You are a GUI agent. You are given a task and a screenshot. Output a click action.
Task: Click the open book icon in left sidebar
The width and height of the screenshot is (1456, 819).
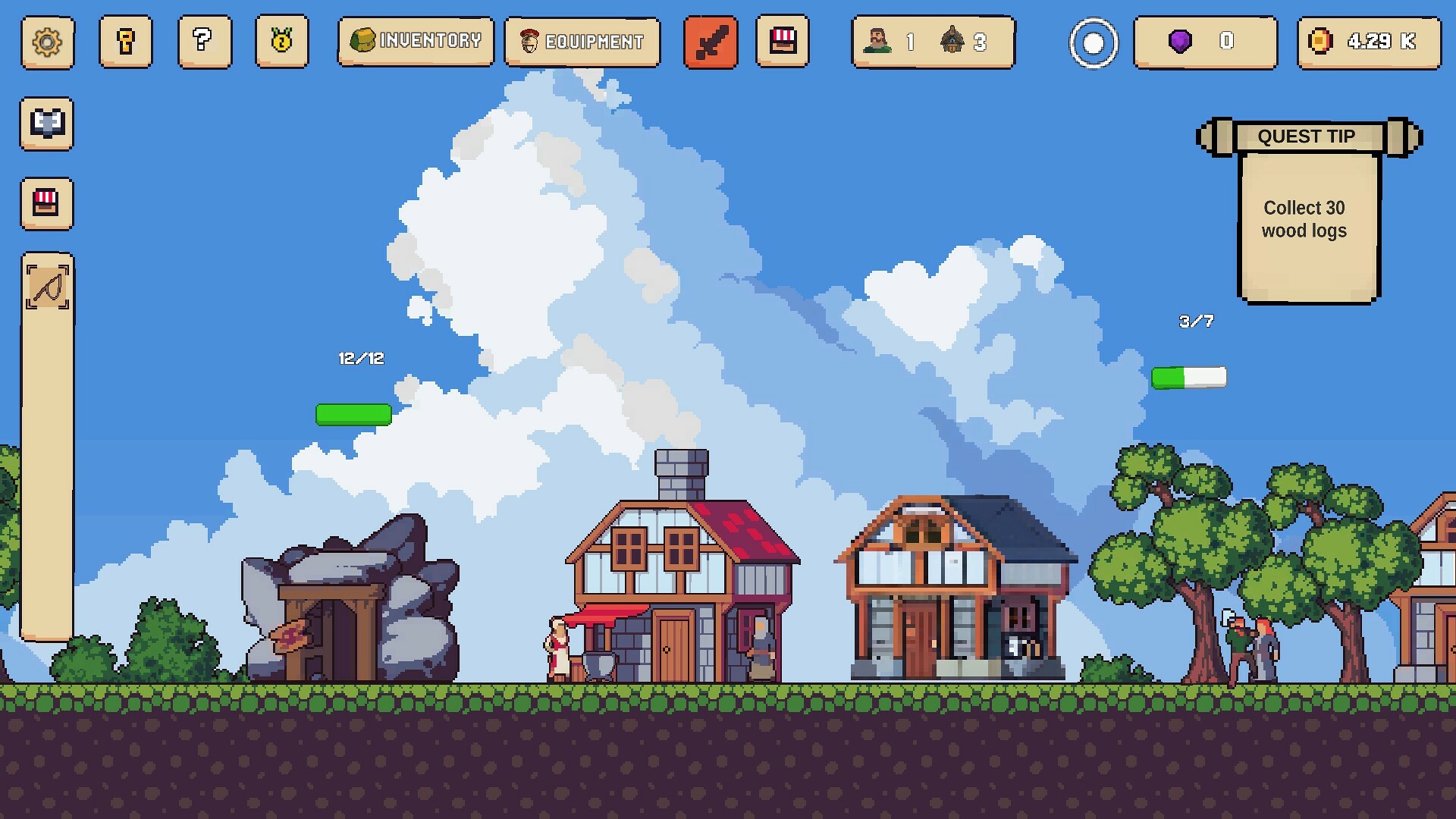tap(46, 125)
